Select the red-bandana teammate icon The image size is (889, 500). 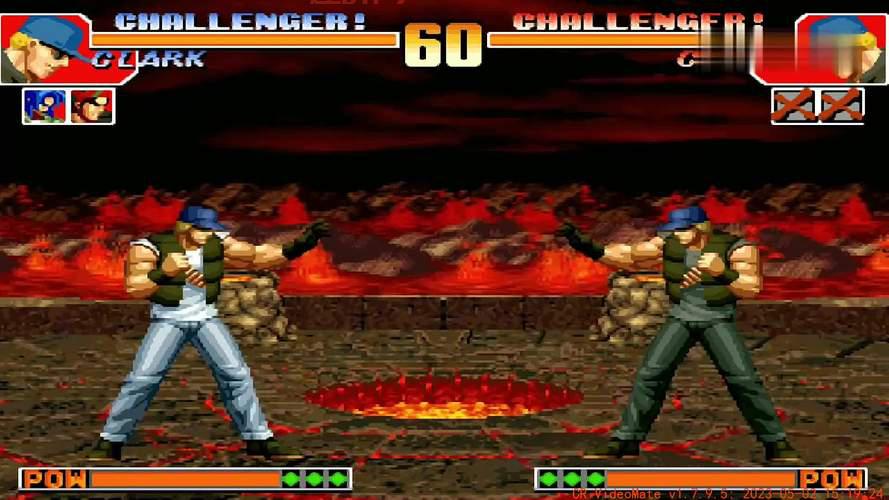pyautogui.click(x=92, y=106)
